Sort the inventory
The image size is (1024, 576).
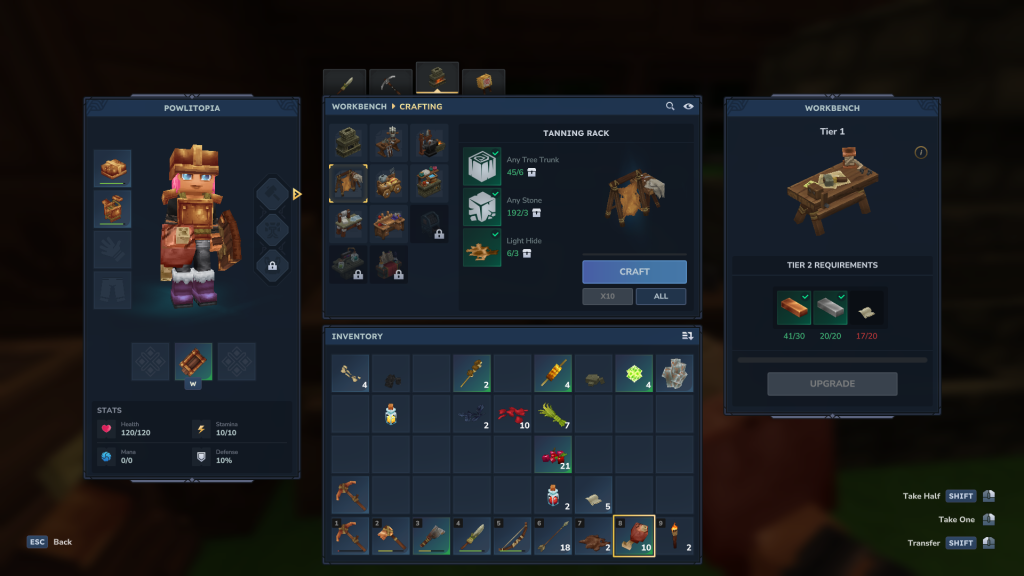687,336
